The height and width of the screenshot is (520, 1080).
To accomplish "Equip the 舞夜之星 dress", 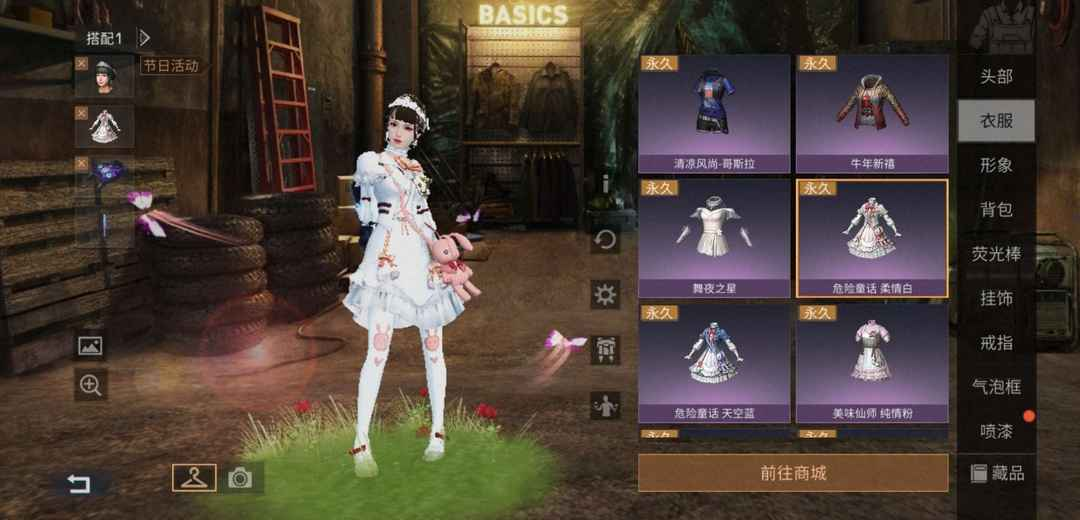I will [x=714, y=237].
